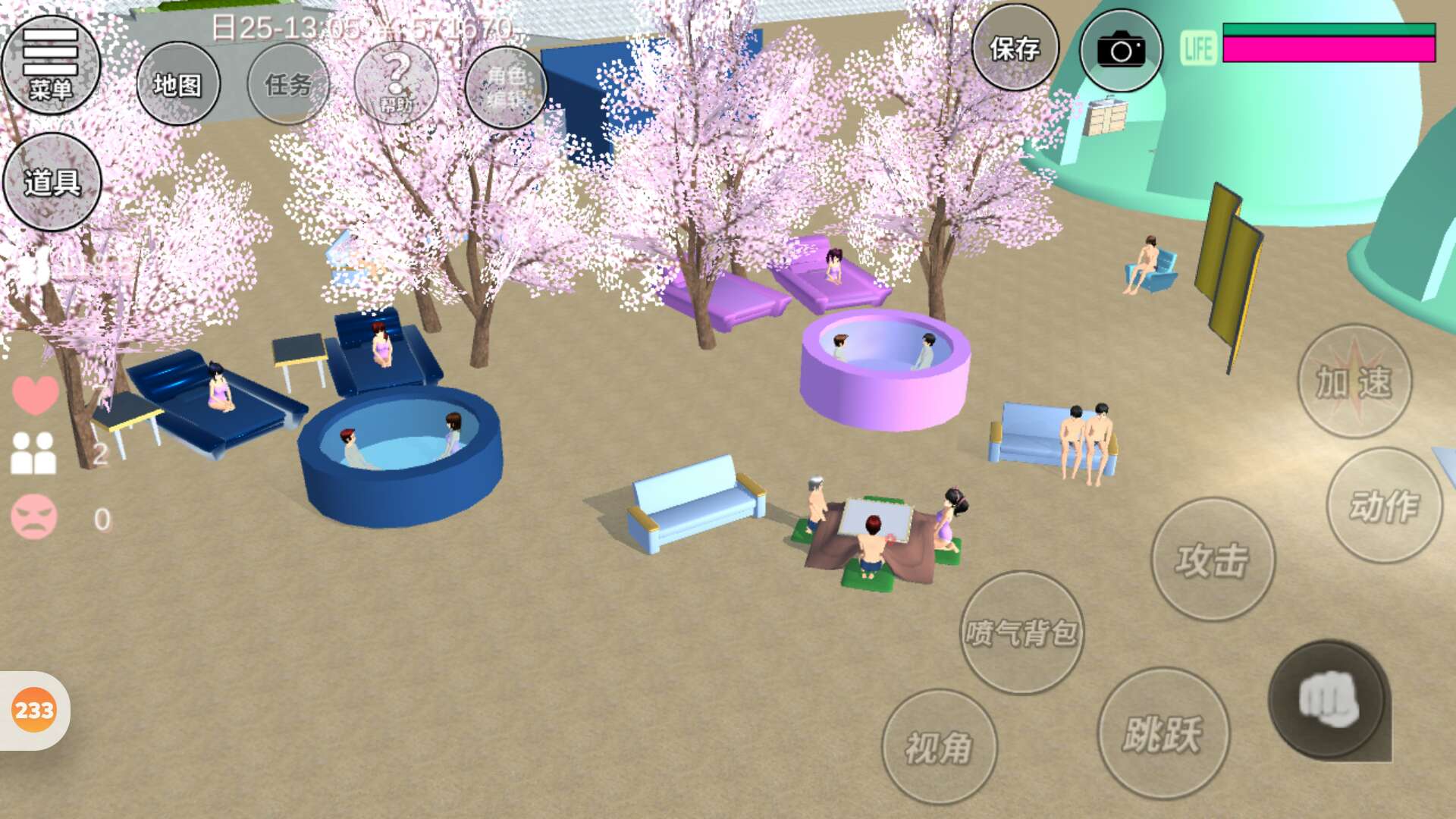Click the angry face enemies icon
1456x819 pixels.
(x=34, y=517)
